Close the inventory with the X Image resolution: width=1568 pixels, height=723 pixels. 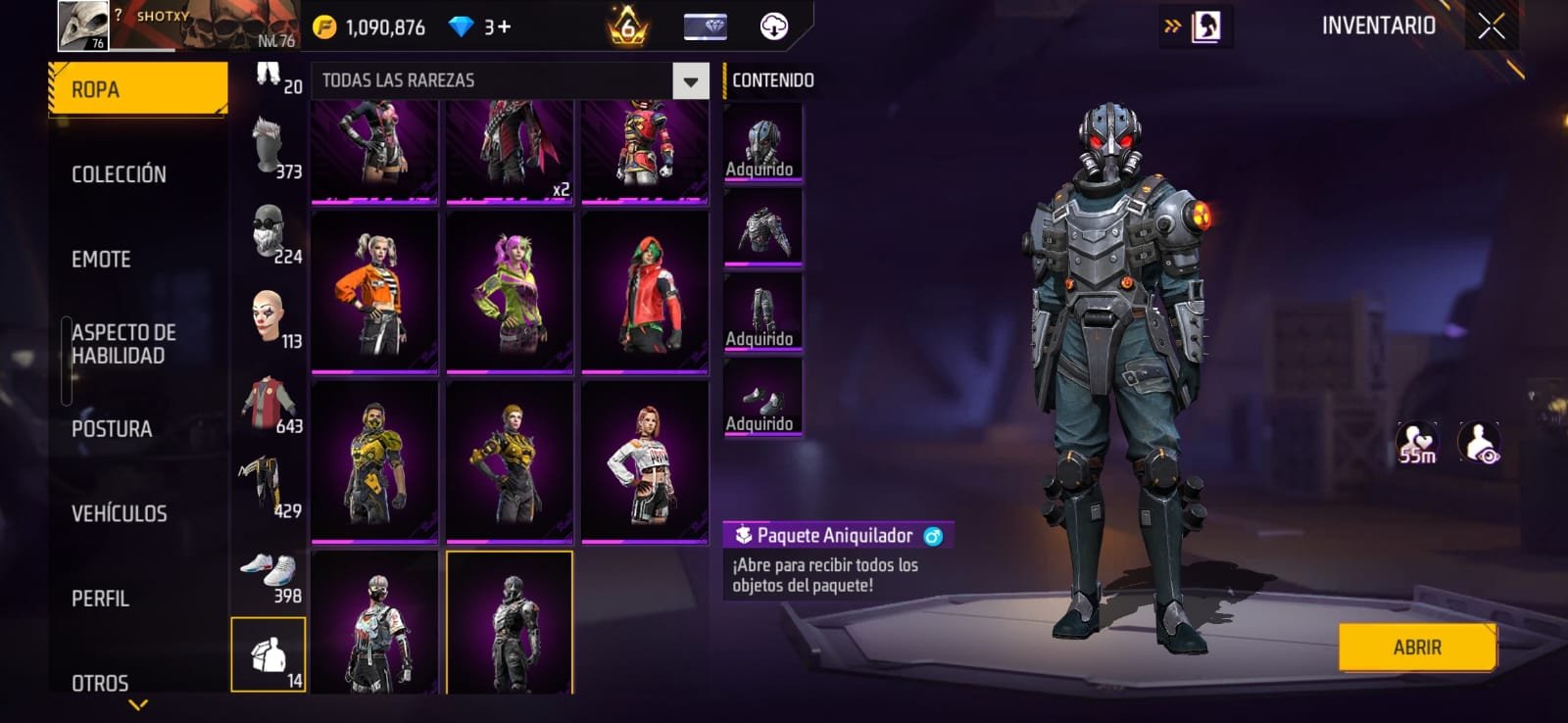[x=1491, y=26]
